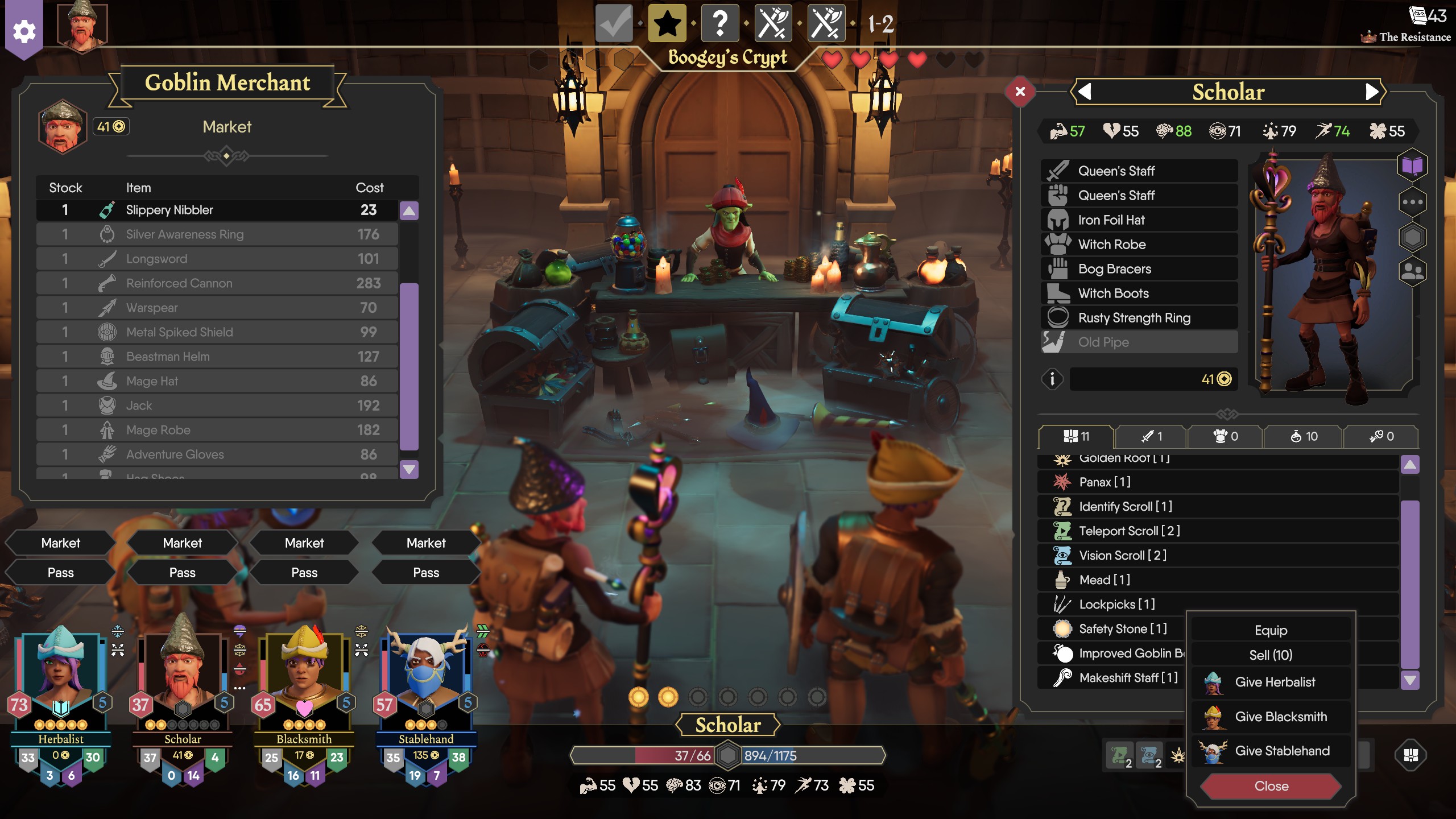The height and width of the screenshot is (819, 1456).
Task: Show the previous character with left arrow
Action: click(x=1085, y=92)
